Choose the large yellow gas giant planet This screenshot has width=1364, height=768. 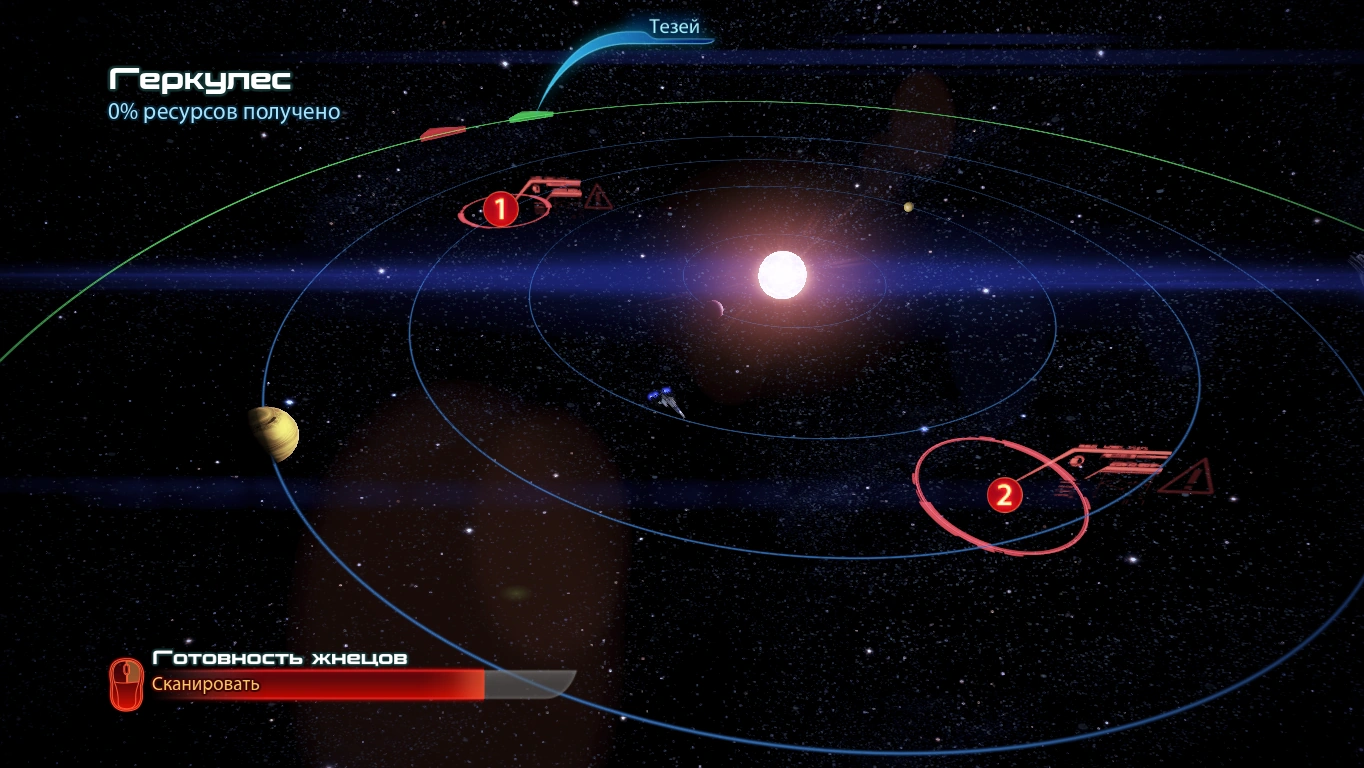point(274,433)
